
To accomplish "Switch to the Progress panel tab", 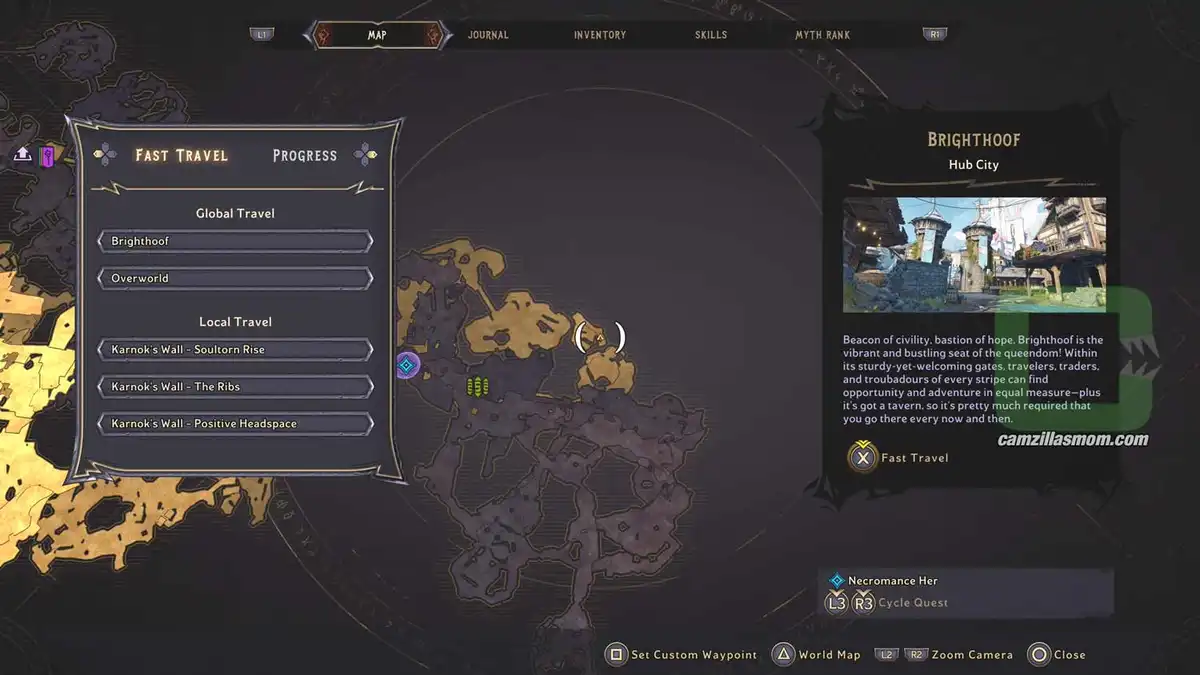I will coord(305,155).
